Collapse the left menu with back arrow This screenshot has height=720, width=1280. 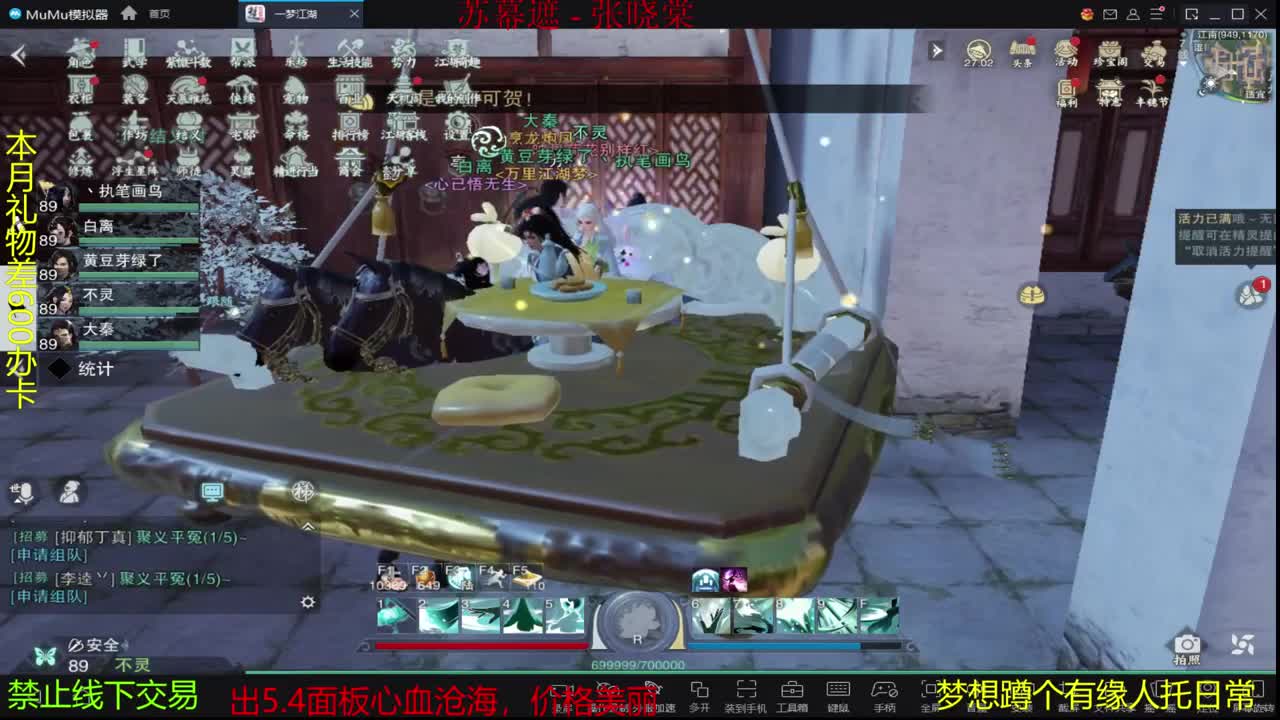click(x=17, y=55)
